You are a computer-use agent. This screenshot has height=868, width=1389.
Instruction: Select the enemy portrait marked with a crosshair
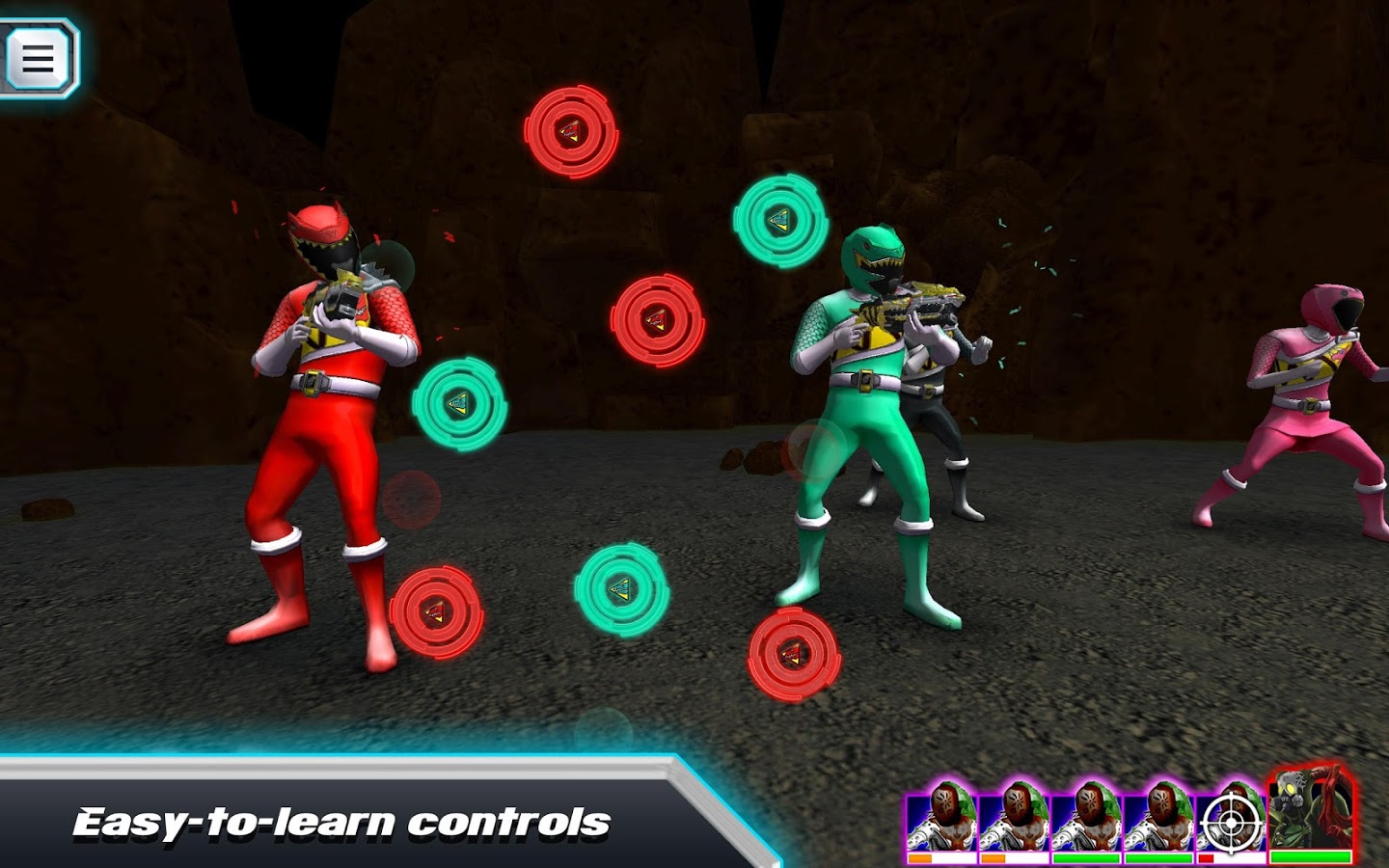click(x=1231, y=821)
